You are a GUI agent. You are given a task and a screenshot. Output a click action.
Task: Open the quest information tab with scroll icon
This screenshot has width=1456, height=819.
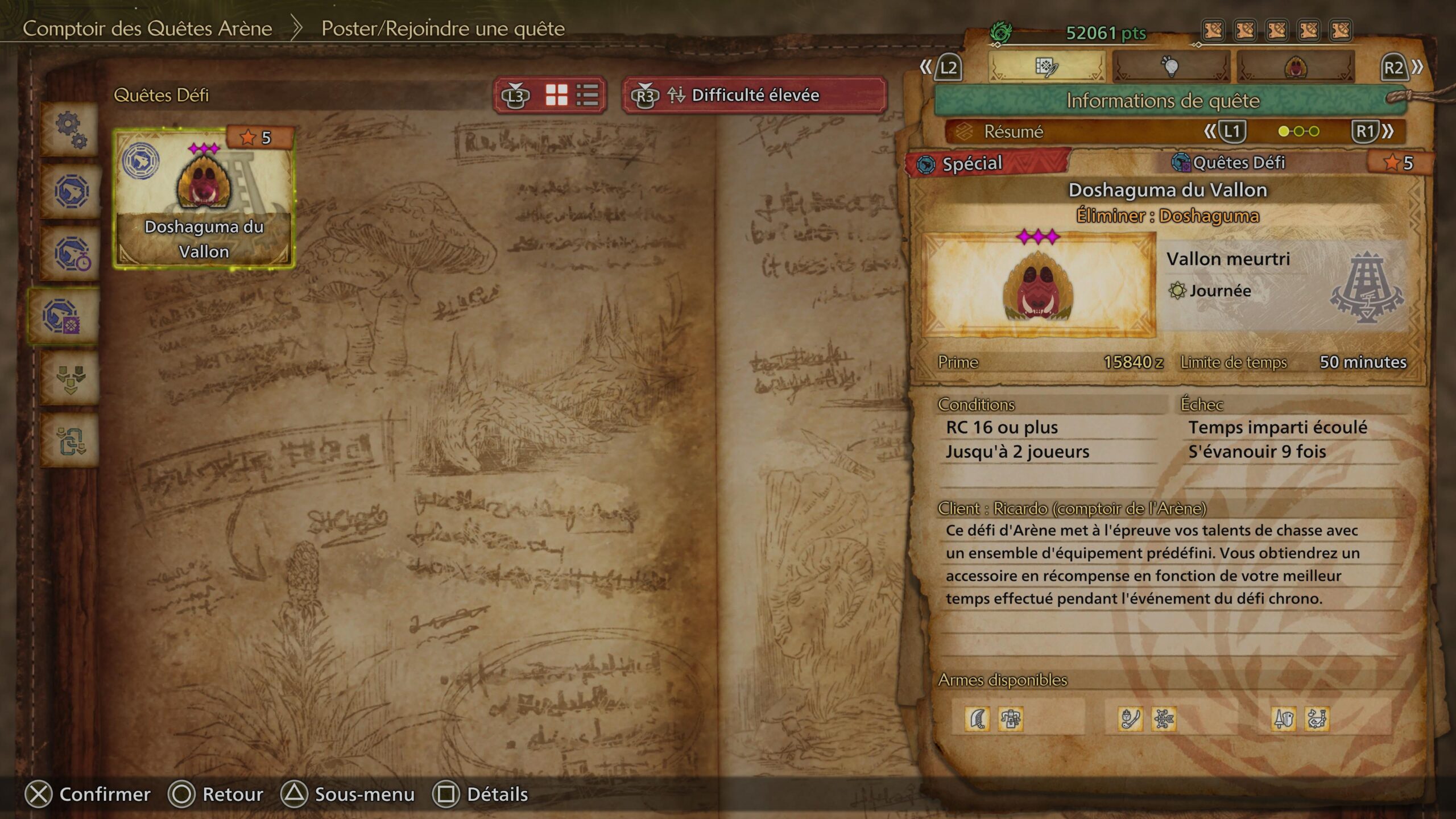click(x=1046, y=68)
